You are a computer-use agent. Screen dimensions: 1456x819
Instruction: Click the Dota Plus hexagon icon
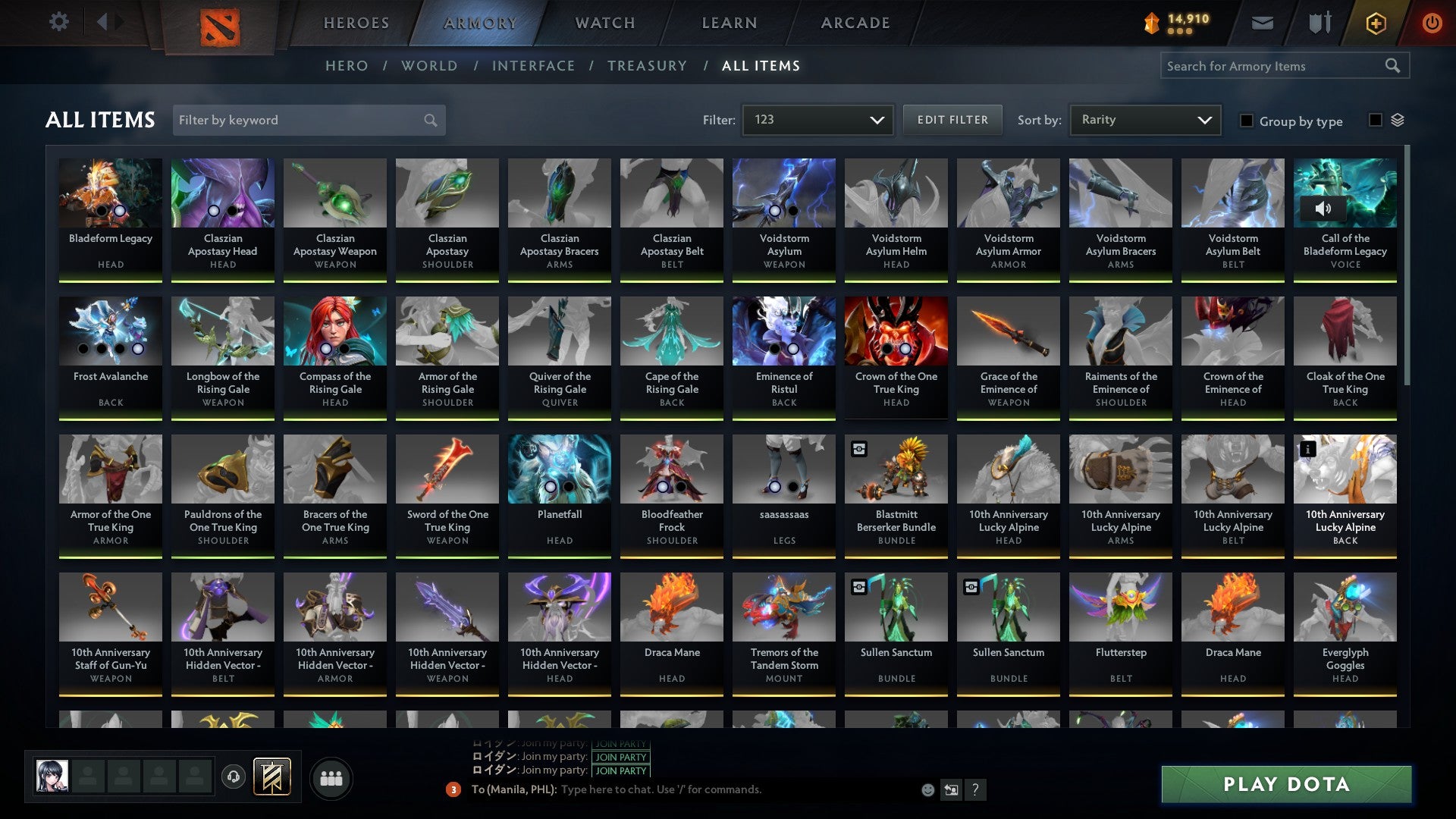[x=1377, y=23]
